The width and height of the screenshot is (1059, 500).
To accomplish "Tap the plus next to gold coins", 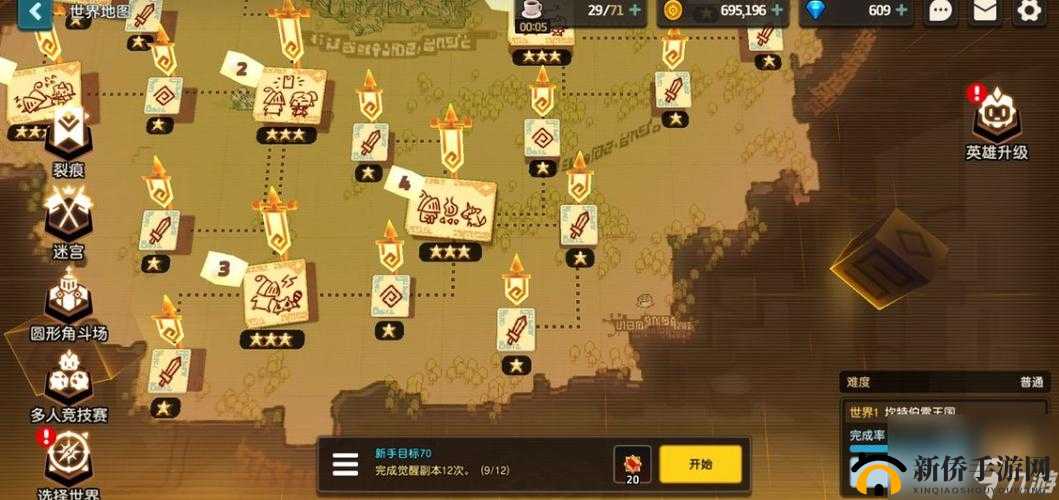I will pyautogui.click(x=778, y=11).
